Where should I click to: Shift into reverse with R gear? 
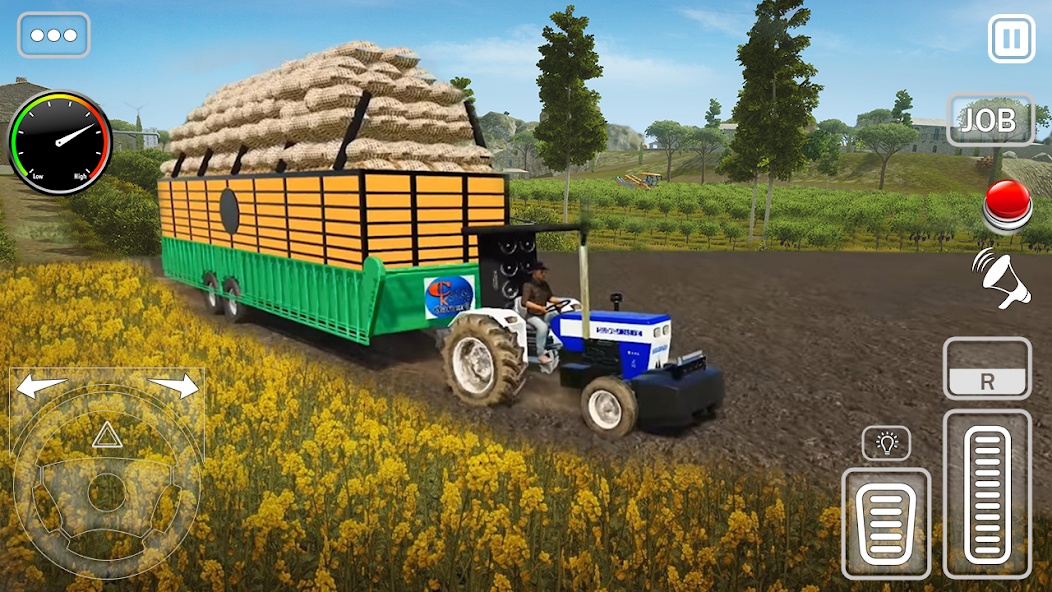(x=987, y=369)
